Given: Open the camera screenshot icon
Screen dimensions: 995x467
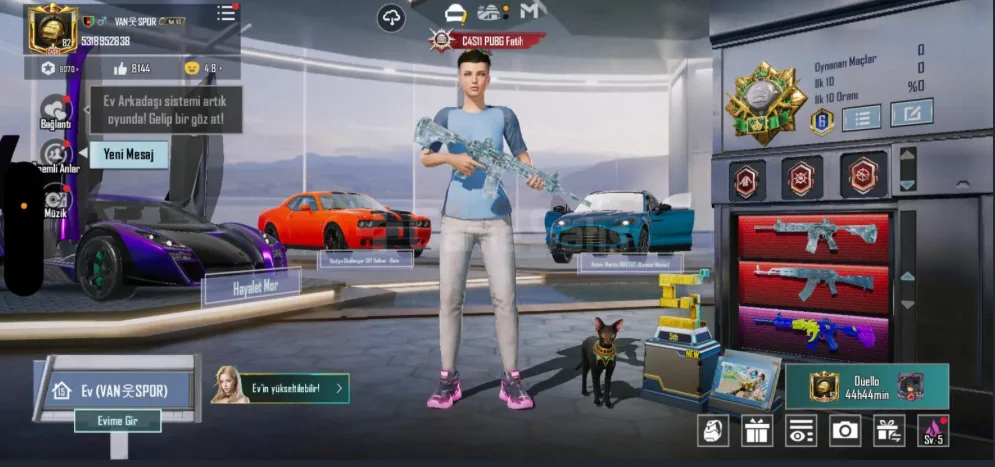Looking at the screenshot, I should click(x=845, y=430).
